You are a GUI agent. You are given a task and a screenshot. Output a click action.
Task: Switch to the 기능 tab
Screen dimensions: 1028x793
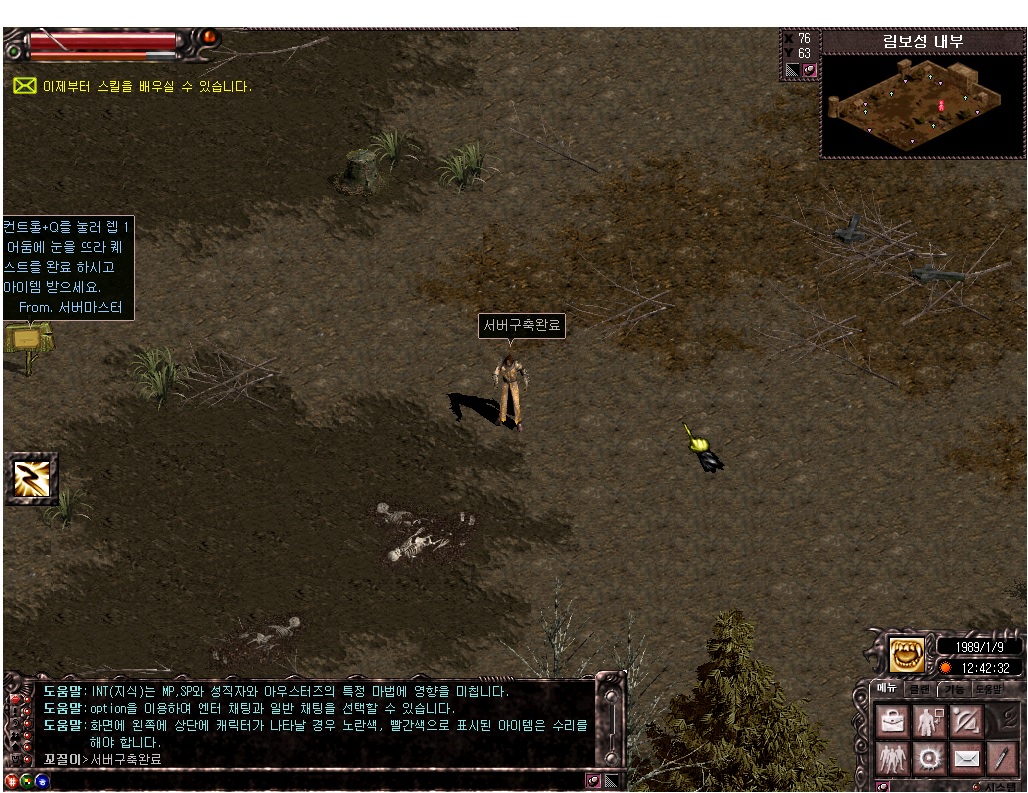coord(953,689)
